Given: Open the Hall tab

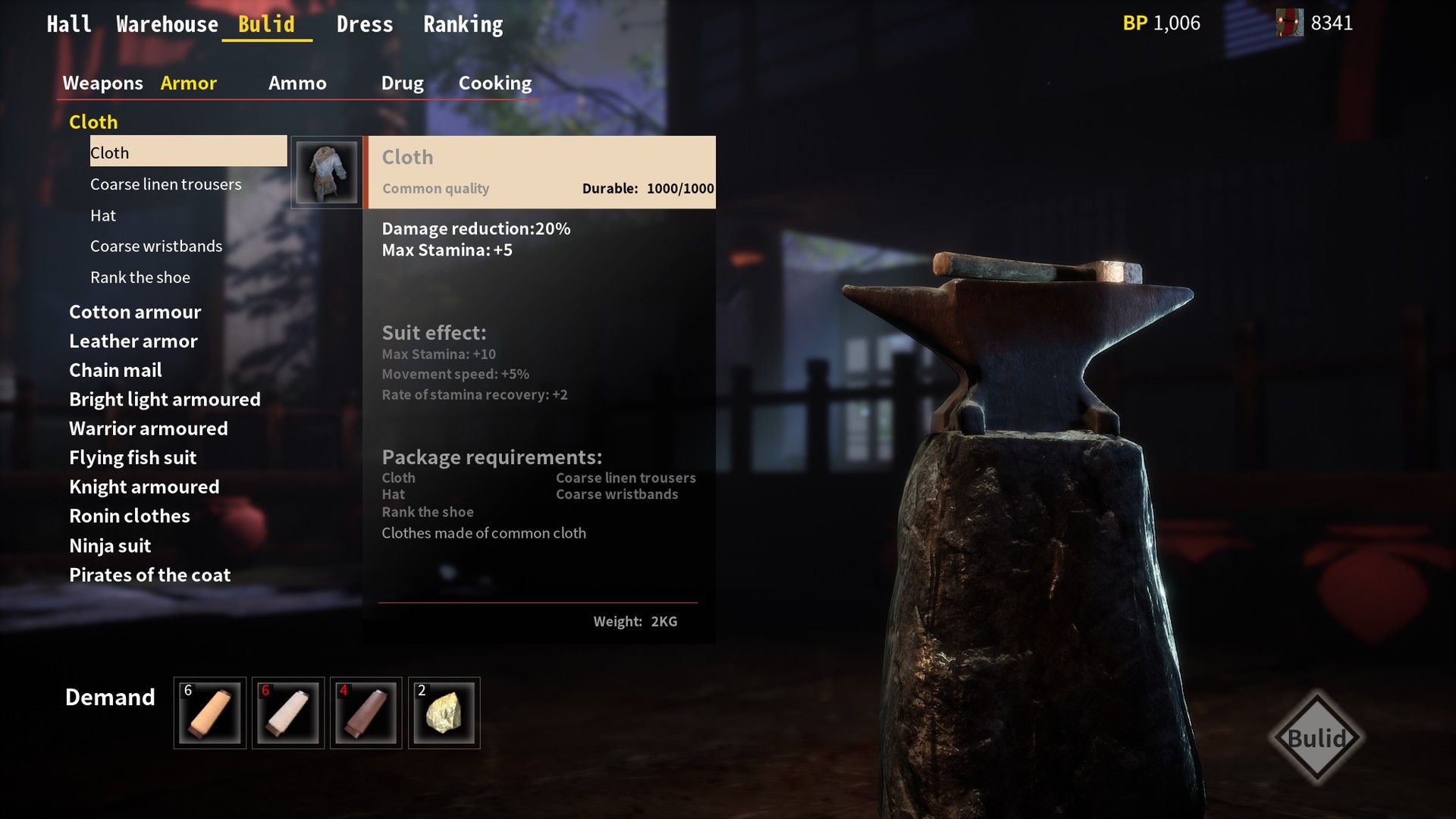Looking at the screenshot, I should (69, 24).
